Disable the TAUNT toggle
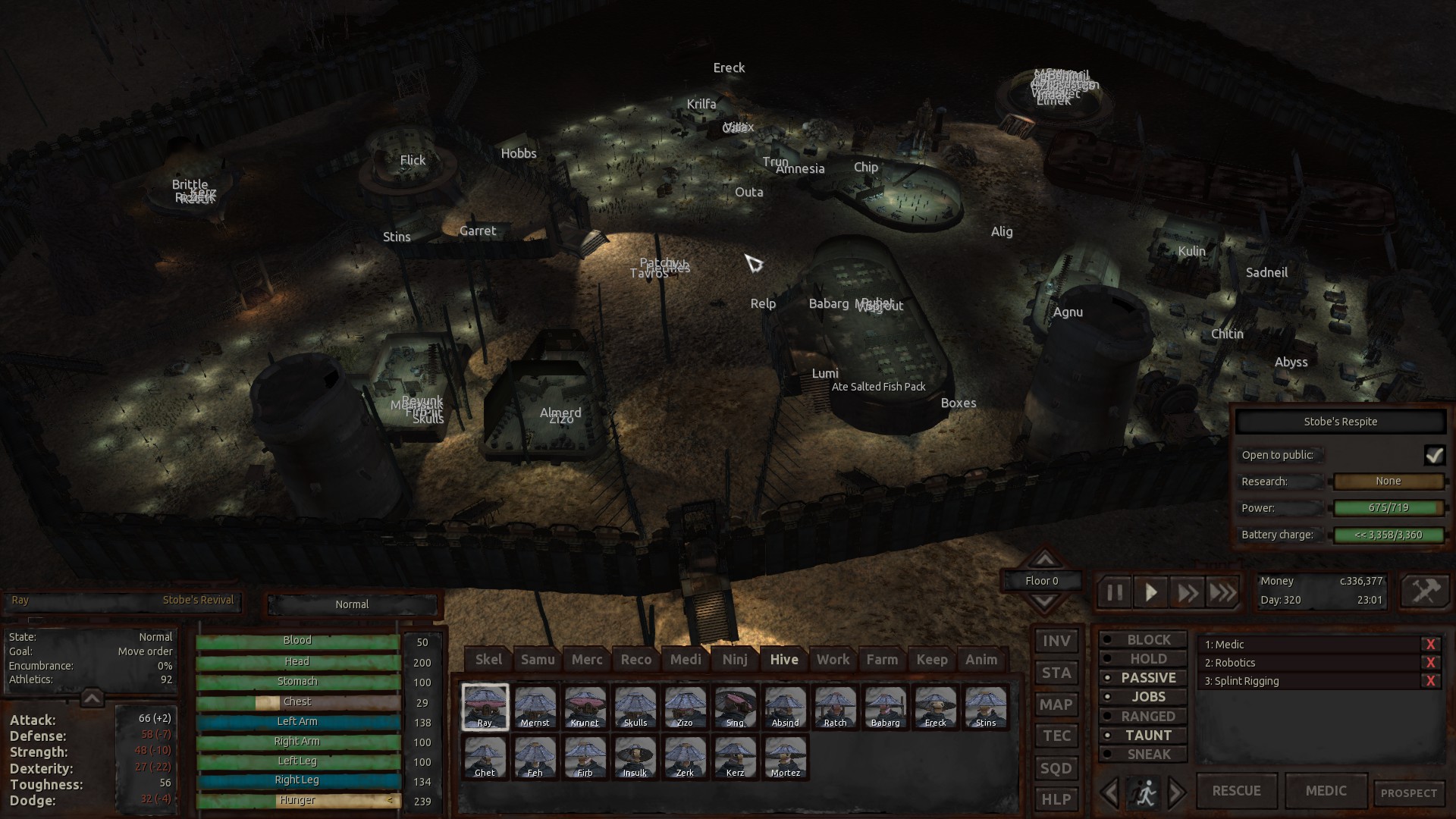The height and width of the screenshot is (819, 1456). click(x=1143, y=735)
